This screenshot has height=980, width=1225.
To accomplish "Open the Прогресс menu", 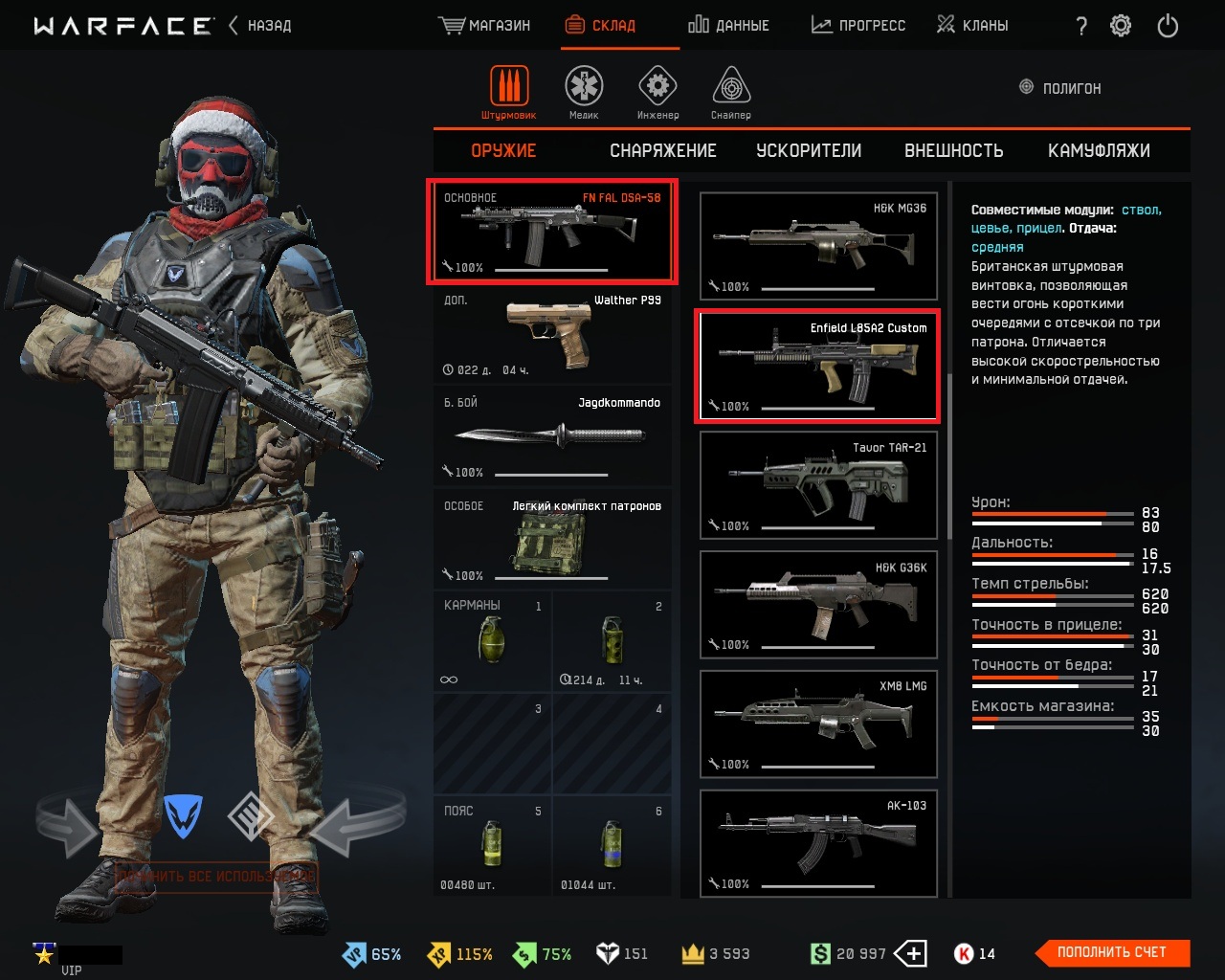I will coord(858,26).
